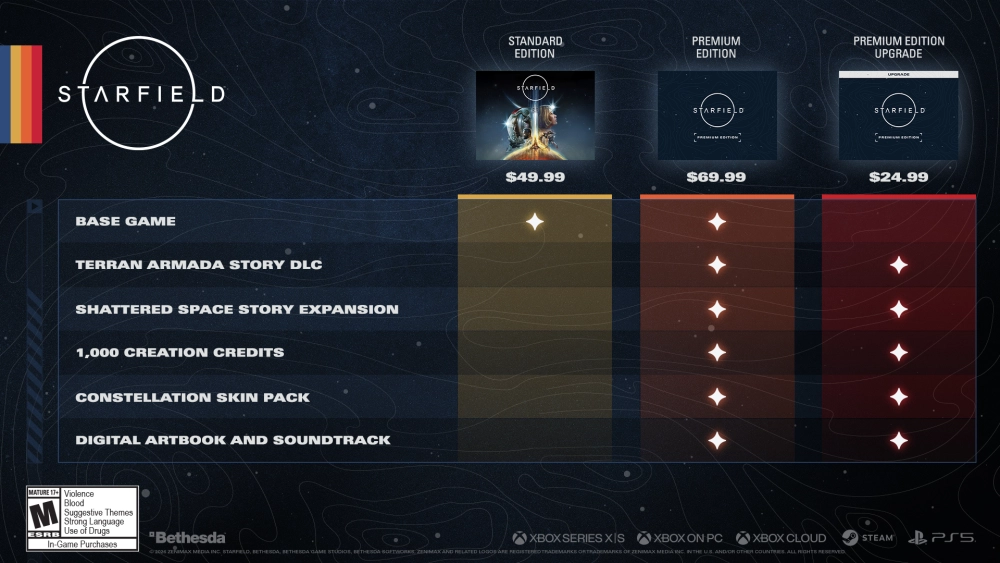
Task: Click the Digital Artbook and Soundtrack row
Action: [x=232, y=440]
